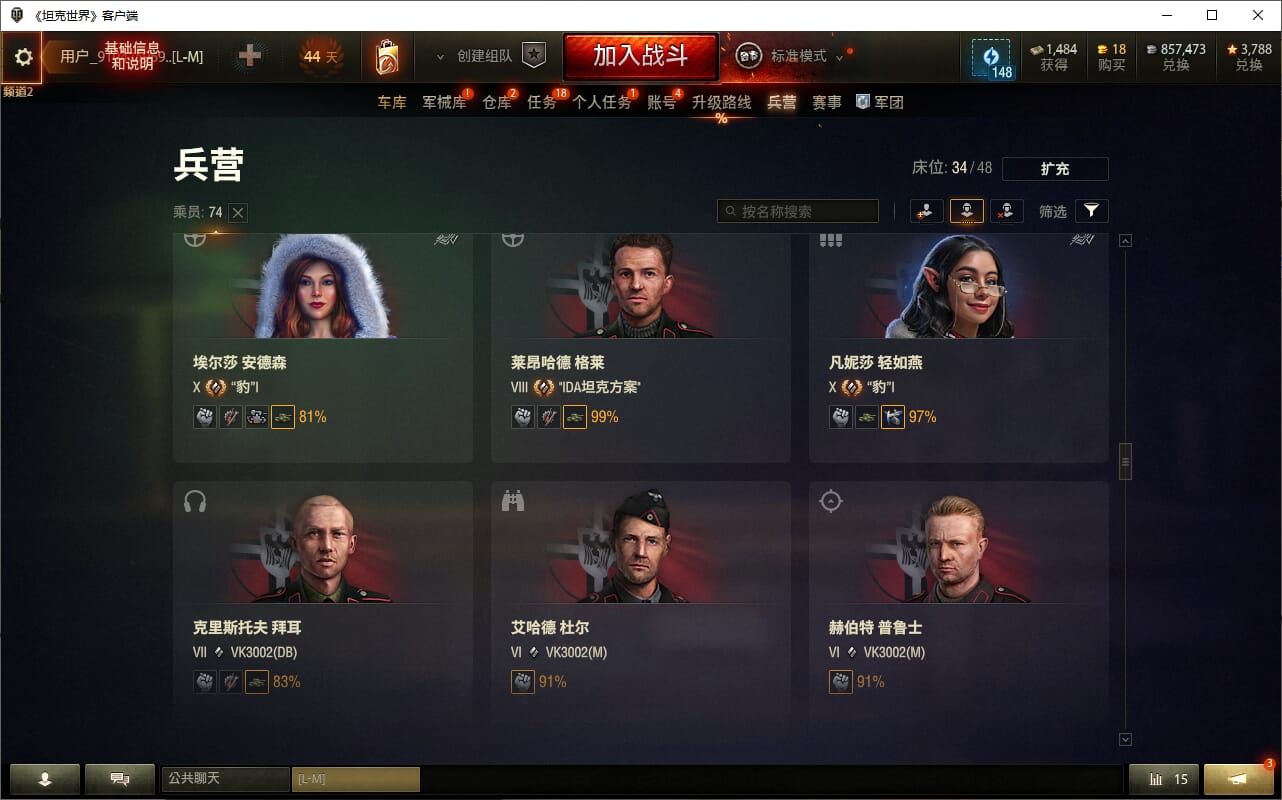Open the 任务 missions tab
The image size is (1282, 800).
(x=542, y=102)
